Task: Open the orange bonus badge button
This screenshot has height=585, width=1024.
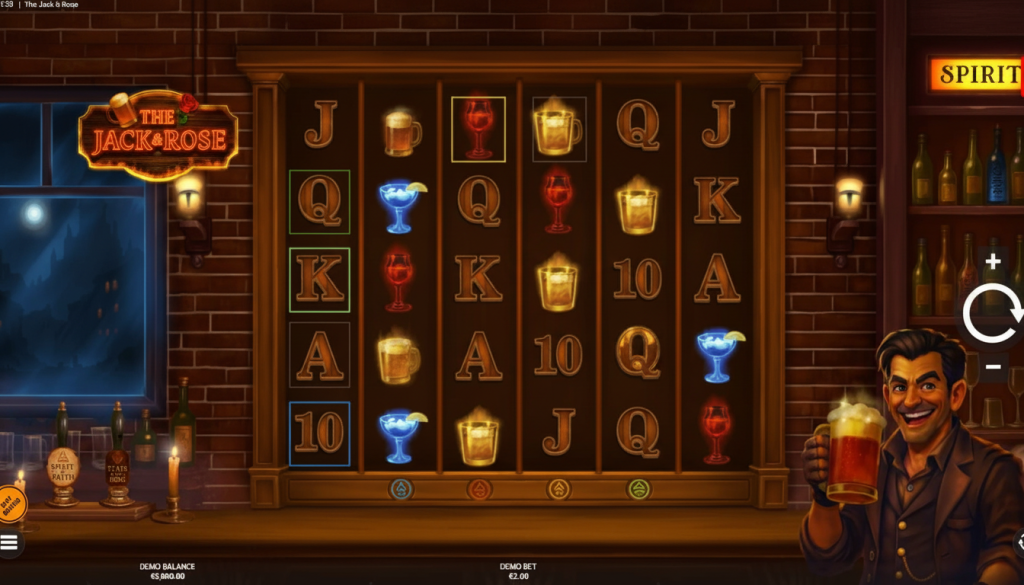Action: [x=9, y=503]
